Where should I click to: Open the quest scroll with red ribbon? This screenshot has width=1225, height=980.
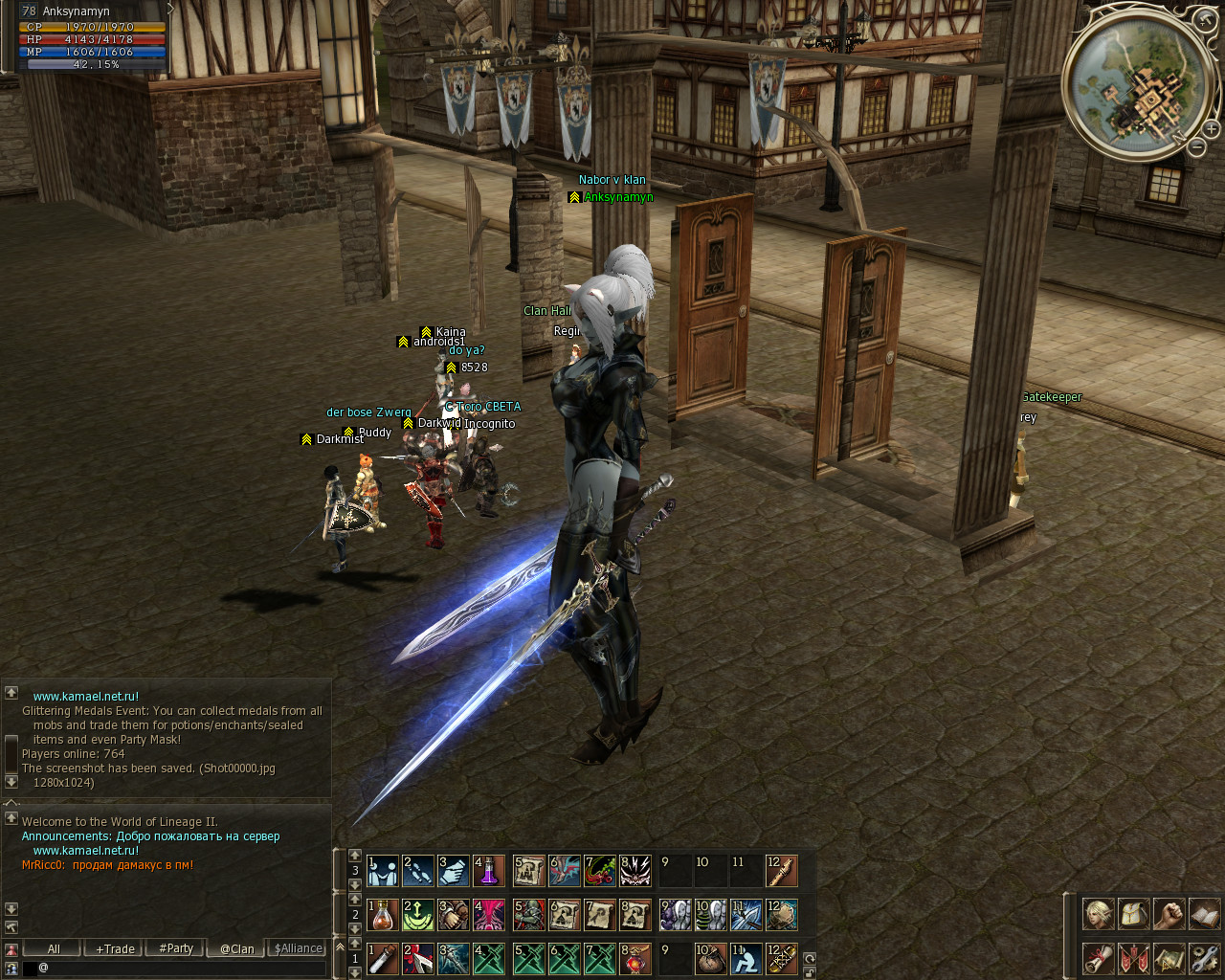pos(1098,958)
